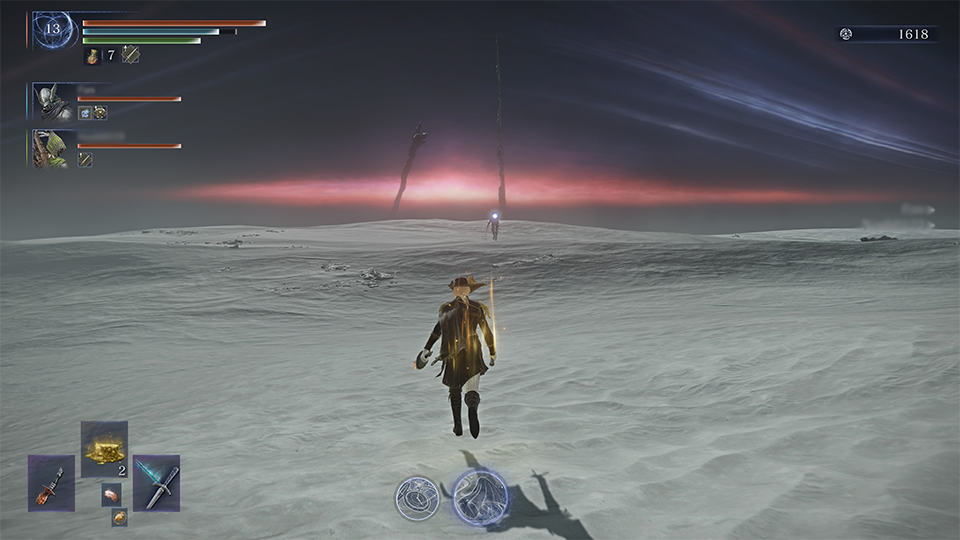Select the sword status icon beside the flask count
Viewport: 960px width, 540px height.
130,56
